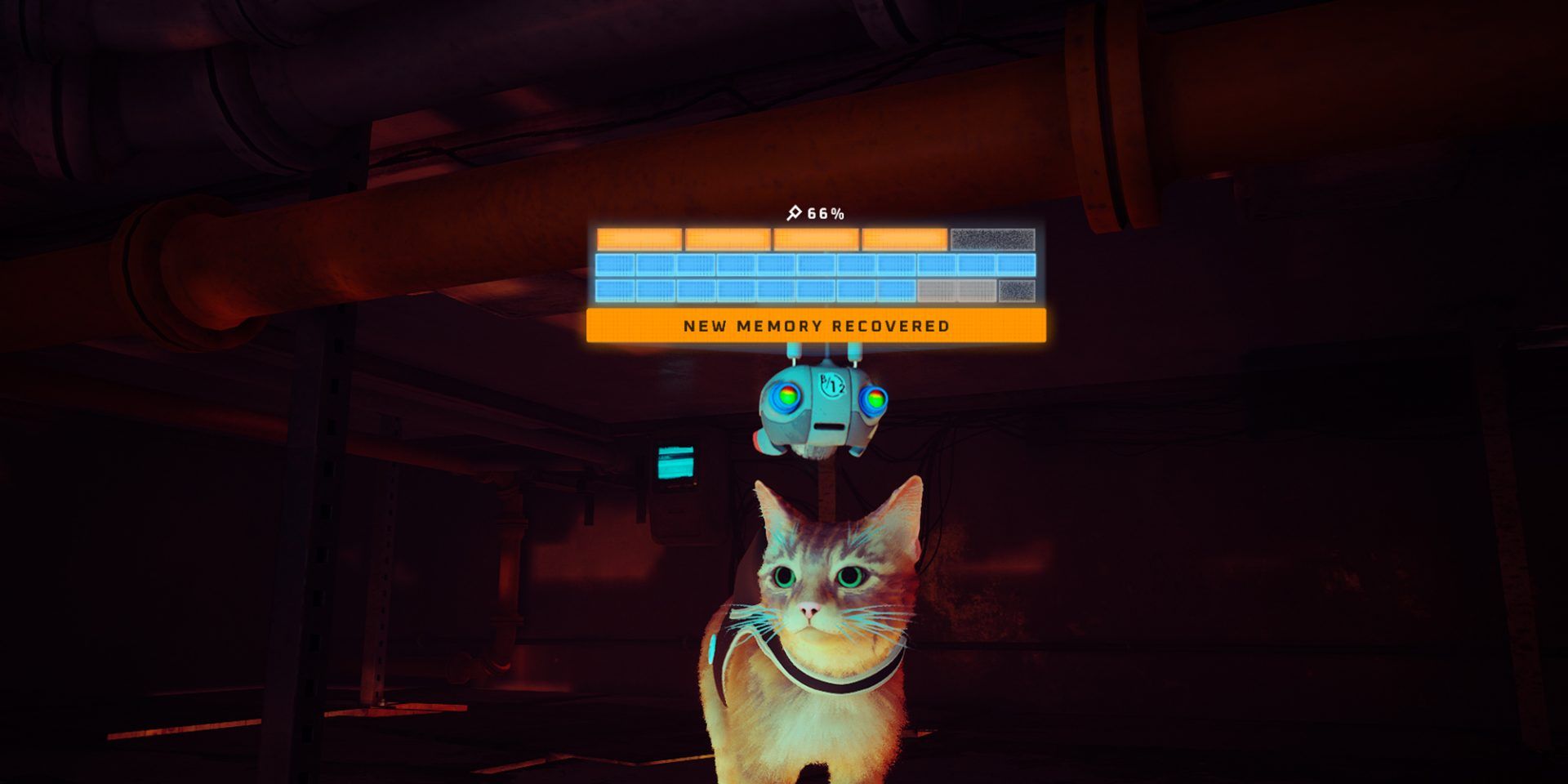Toggle the first grayed-out segment in bottom row
The width and height of the screenshot is (1568, 784).
click(936, 290)
